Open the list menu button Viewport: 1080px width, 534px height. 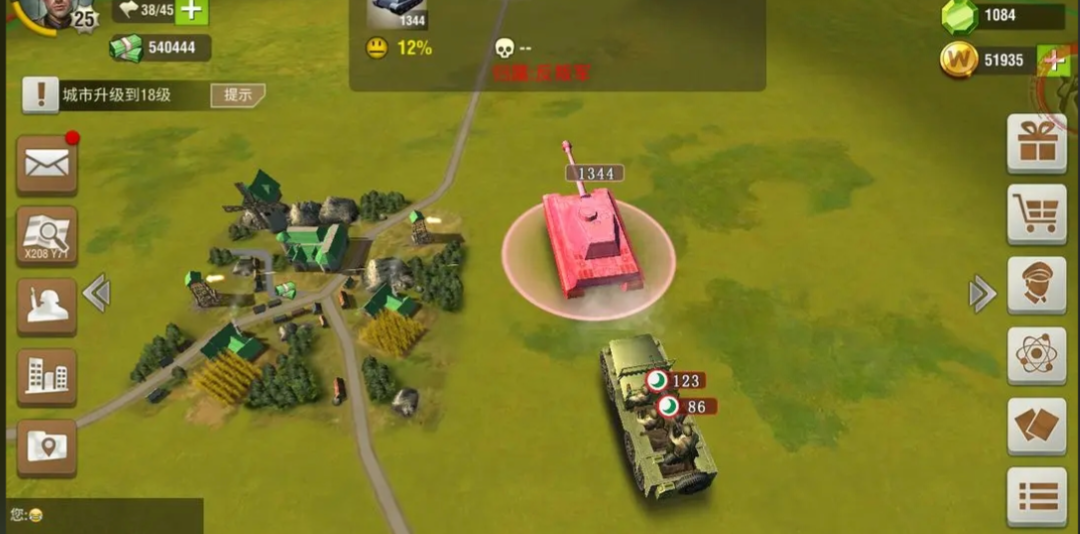point(1036,496)
